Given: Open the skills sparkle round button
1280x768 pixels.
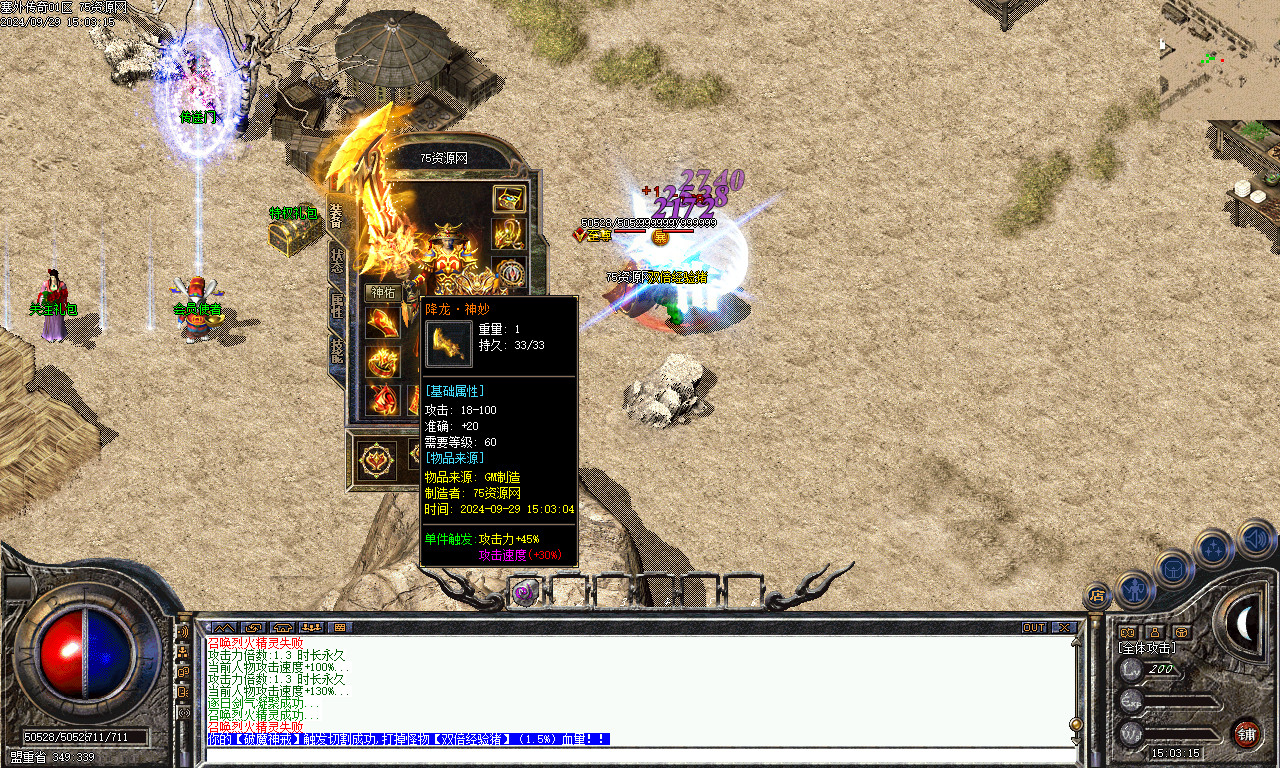Looking at the screenshot, I should [1214, 548].
